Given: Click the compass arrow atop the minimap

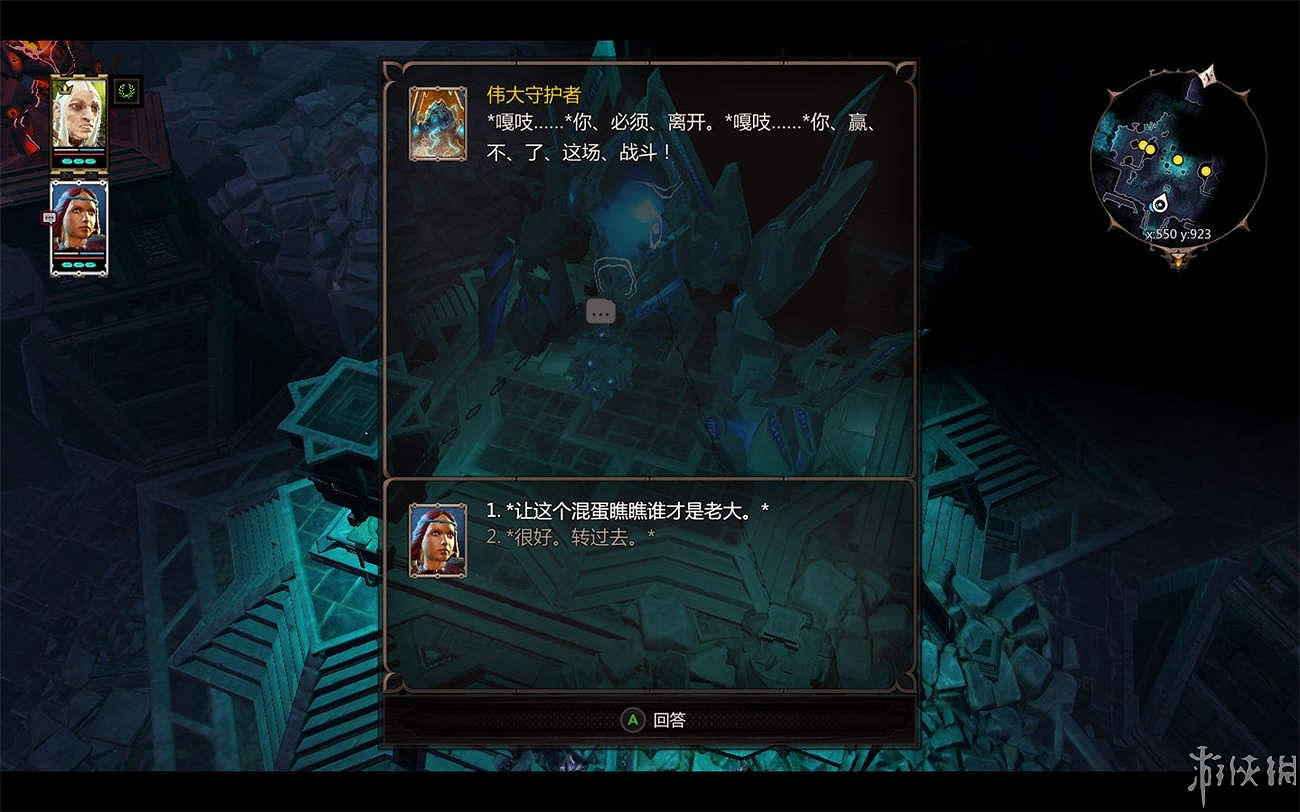Looking at the screenshot, I should (1208, 76).
